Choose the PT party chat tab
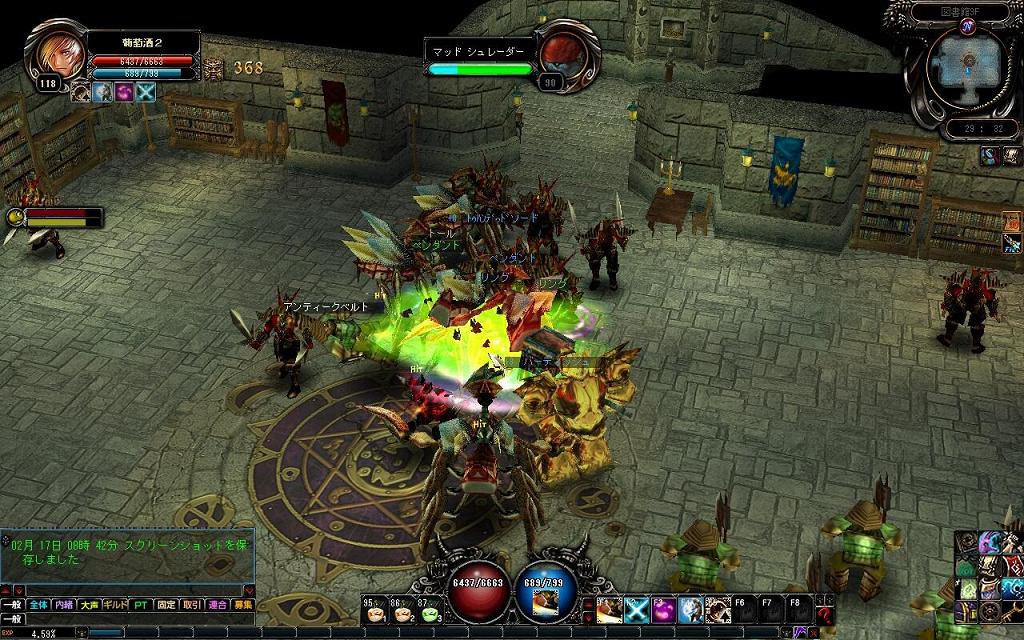Screen dimensions: 1024x640 [140, 605]
